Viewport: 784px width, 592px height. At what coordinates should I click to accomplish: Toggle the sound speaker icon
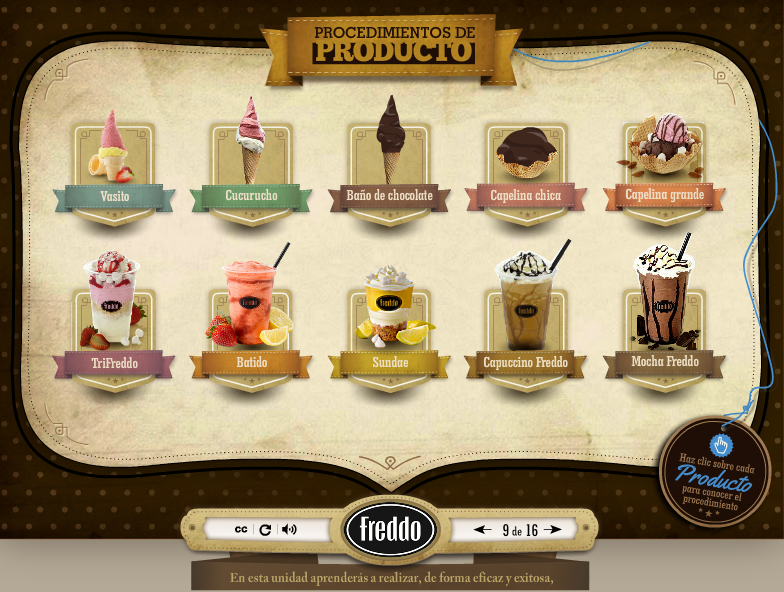point(289,529)
